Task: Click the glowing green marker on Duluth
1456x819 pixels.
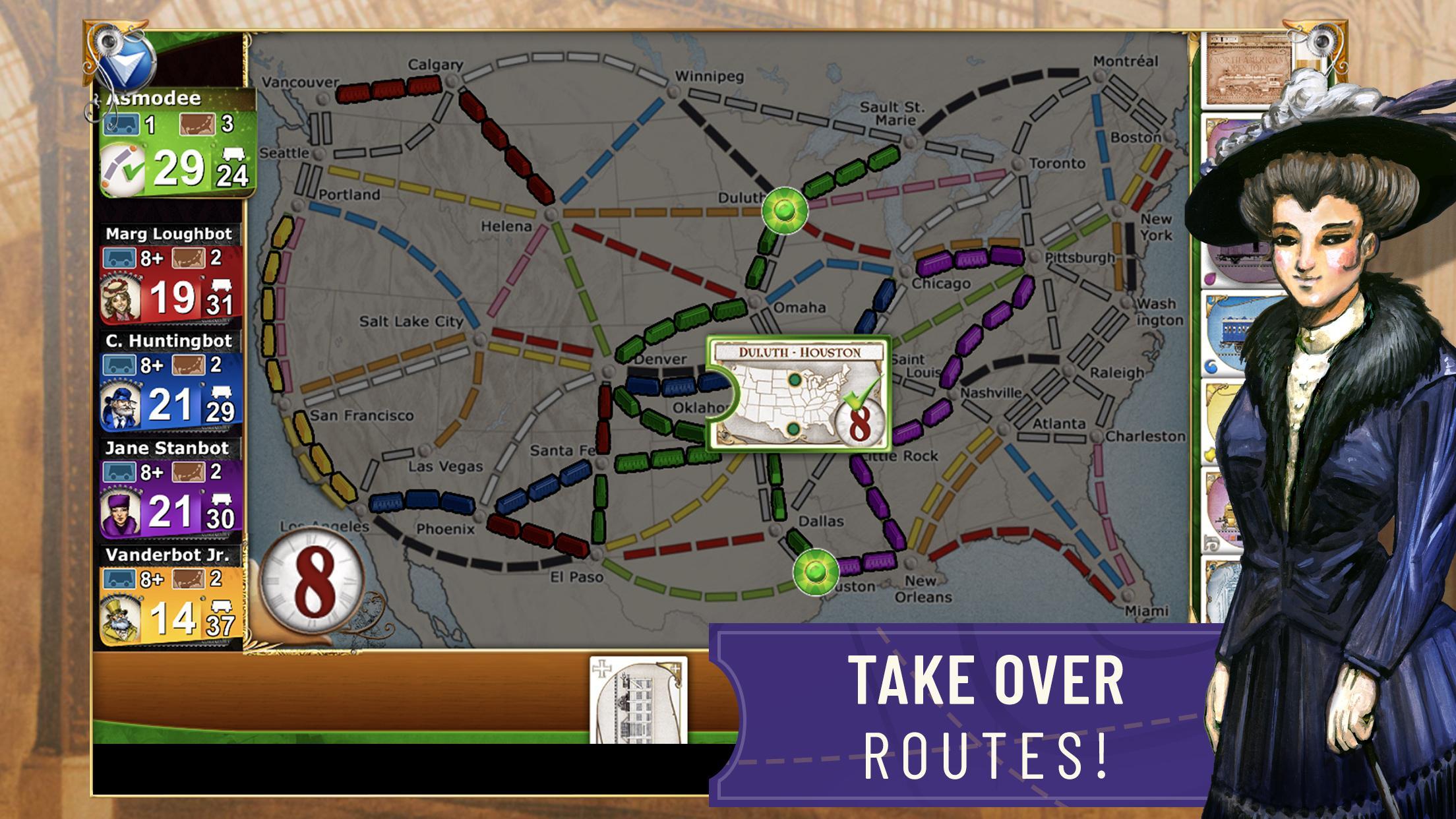Action: point(785,212)
